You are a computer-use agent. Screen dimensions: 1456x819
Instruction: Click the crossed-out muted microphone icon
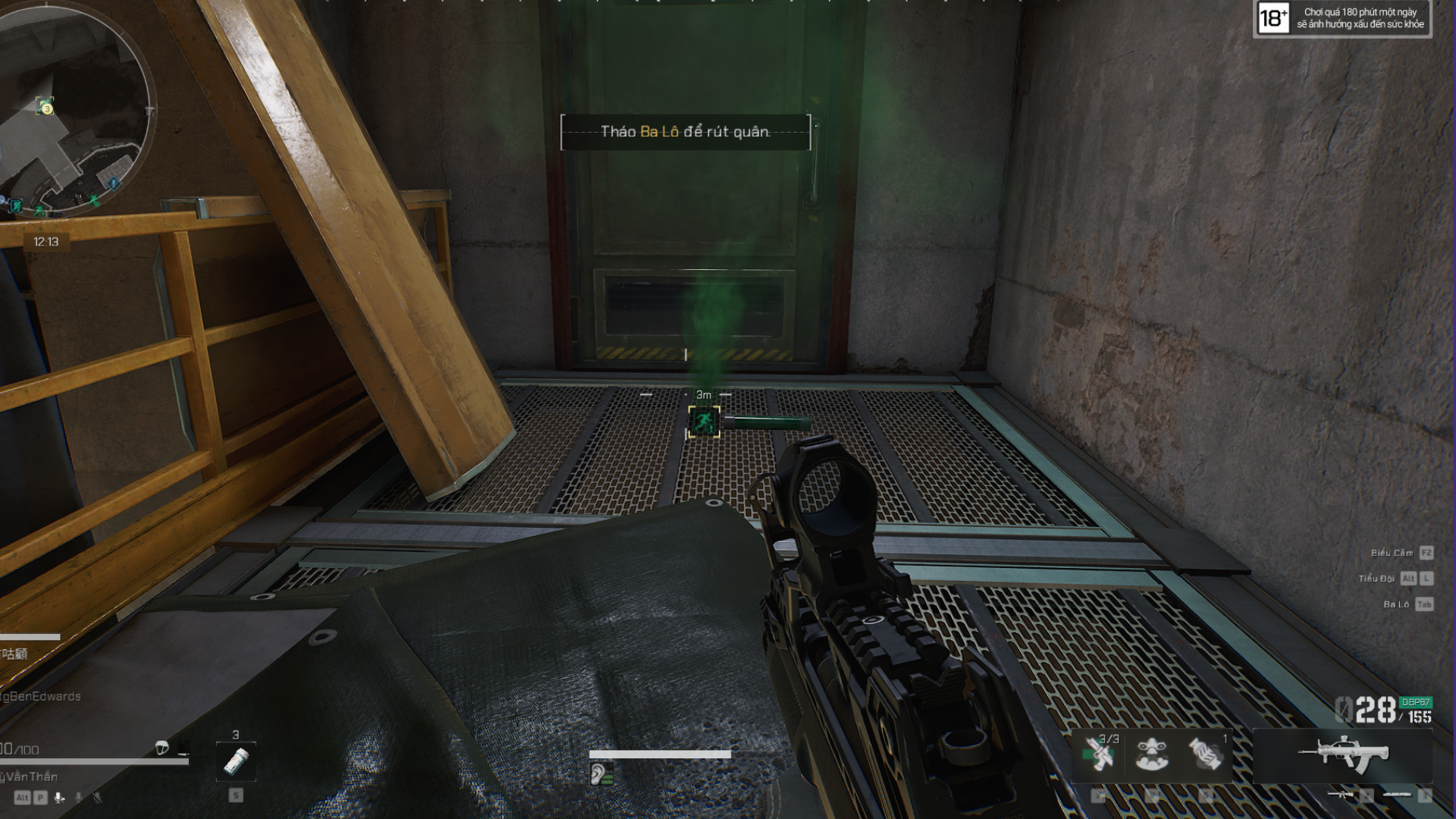tap(97, 797)
